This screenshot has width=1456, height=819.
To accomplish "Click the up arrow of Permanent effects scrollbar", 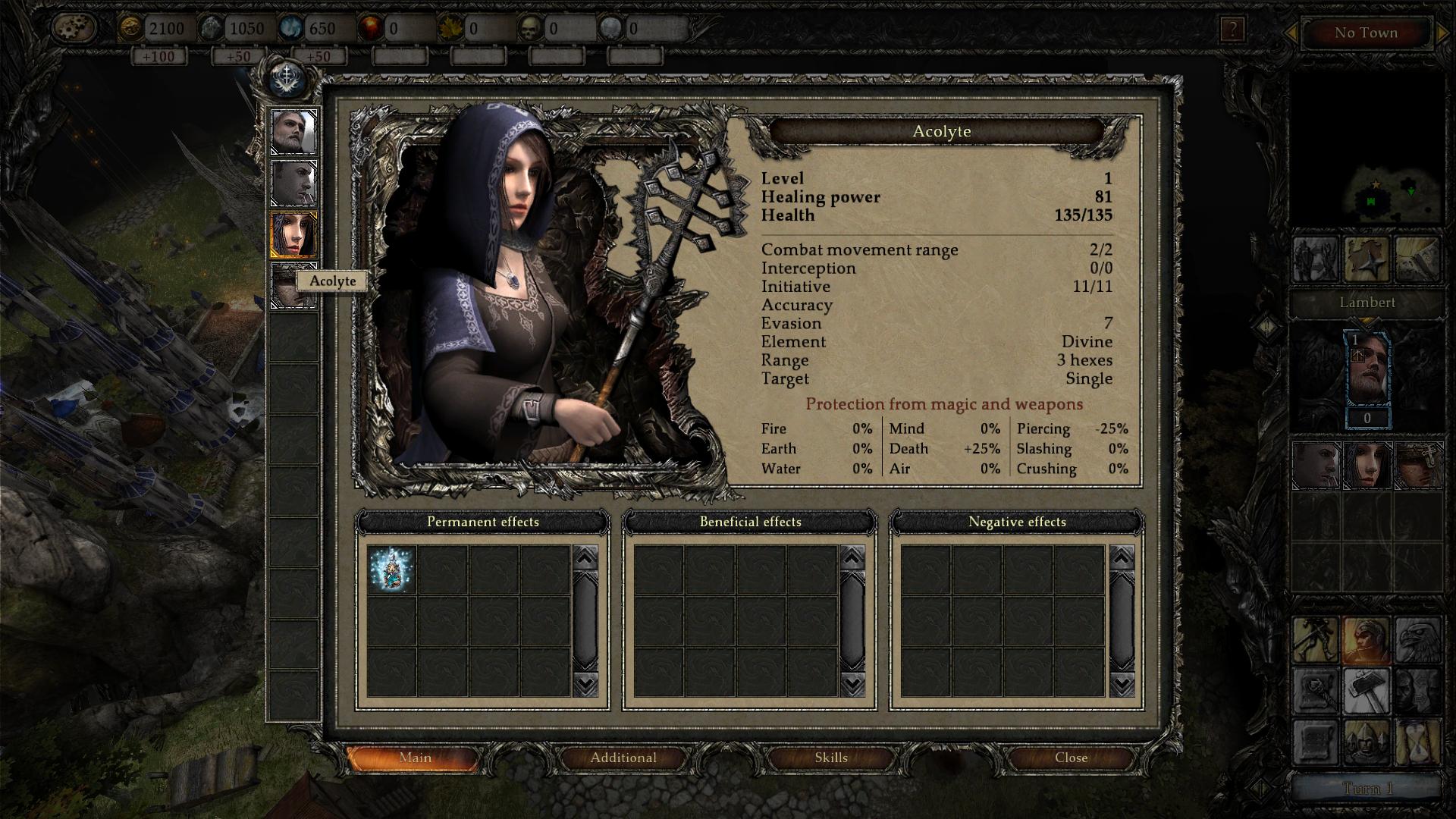I will [x=585, y=558].
